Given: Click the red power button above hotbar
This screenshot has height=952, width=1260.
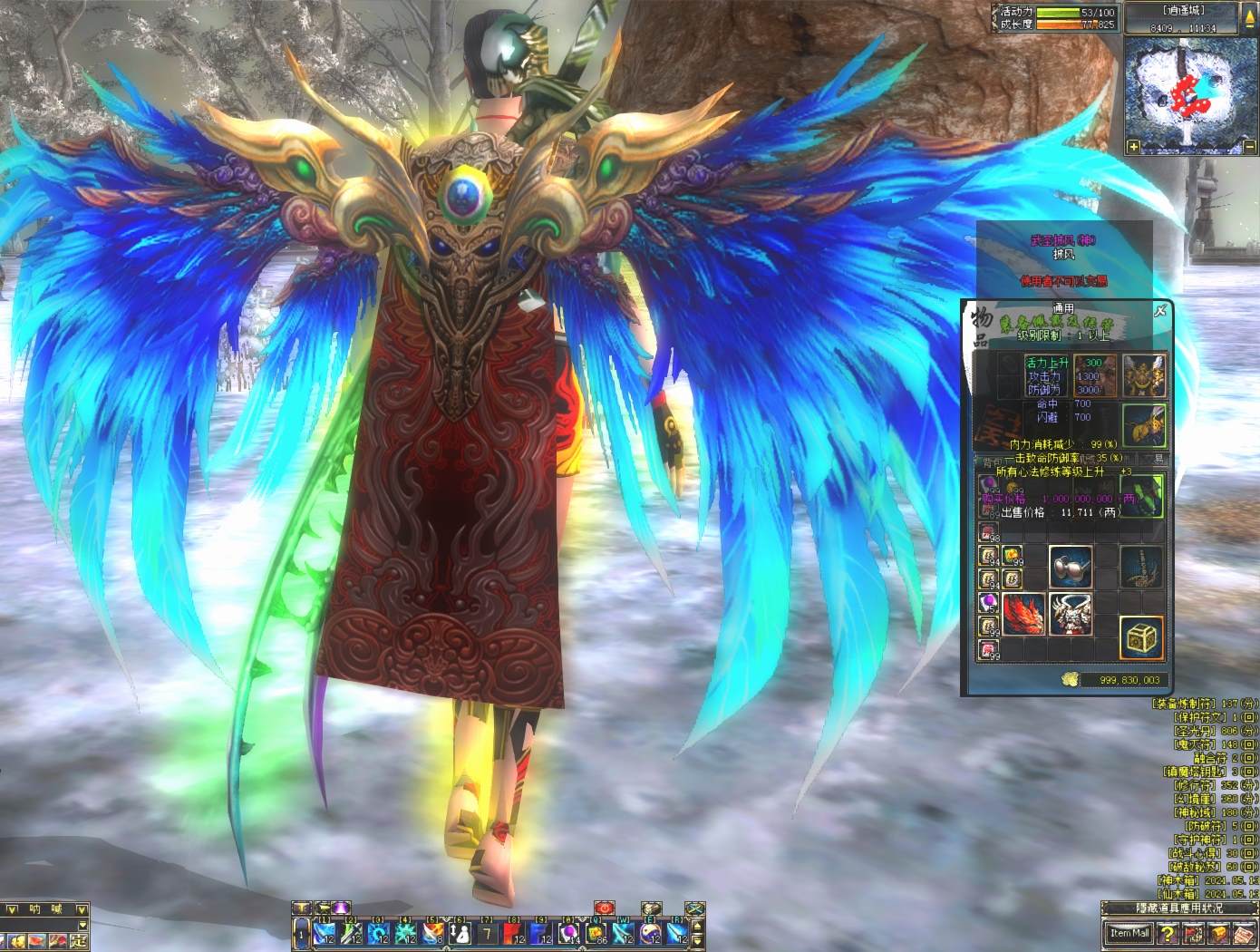Looking at the screenshot, I should tap(605, 908).
